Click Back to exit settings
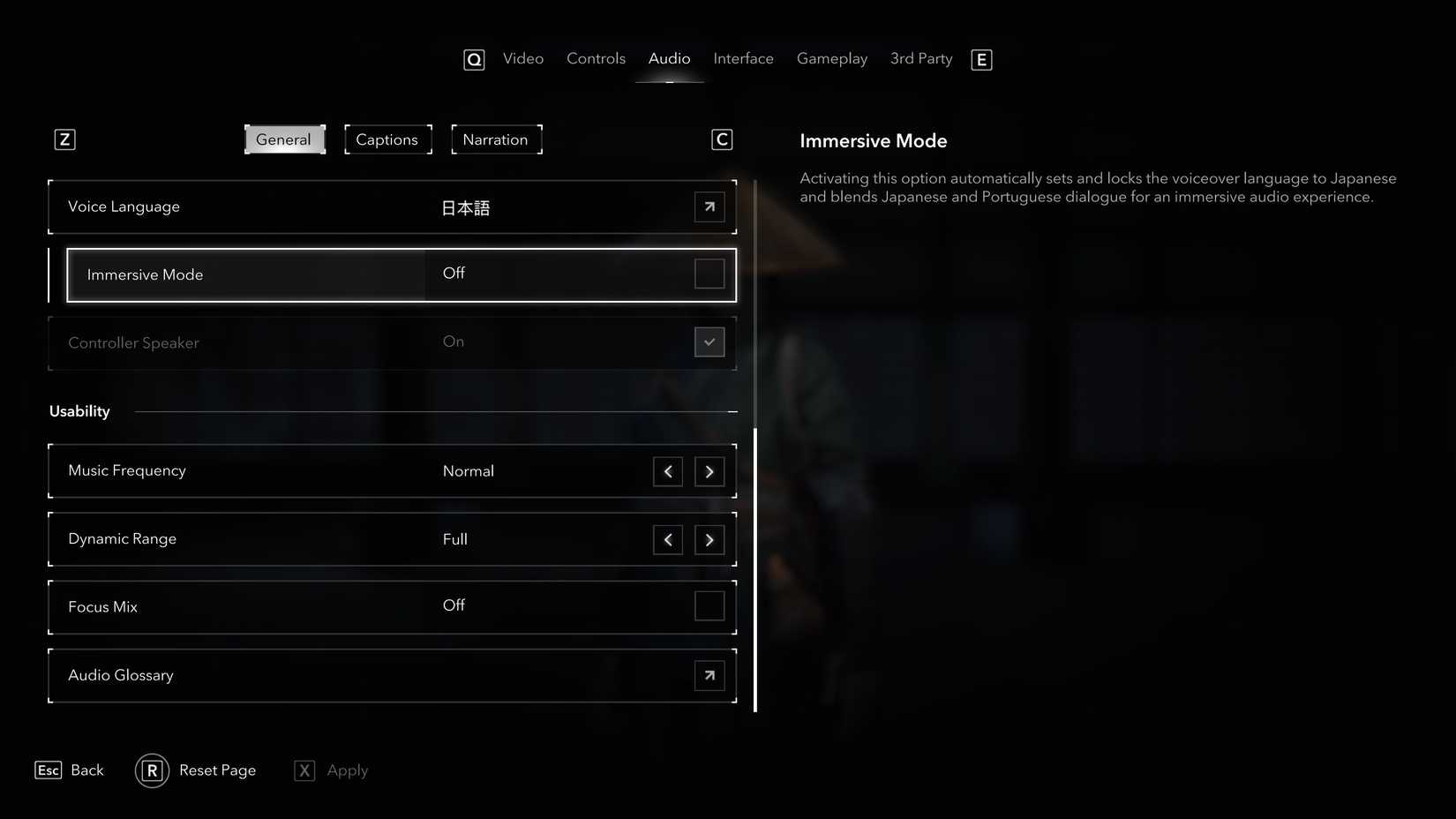The height and width of the screenshot is (819, 1456). [x=86, y=770]
